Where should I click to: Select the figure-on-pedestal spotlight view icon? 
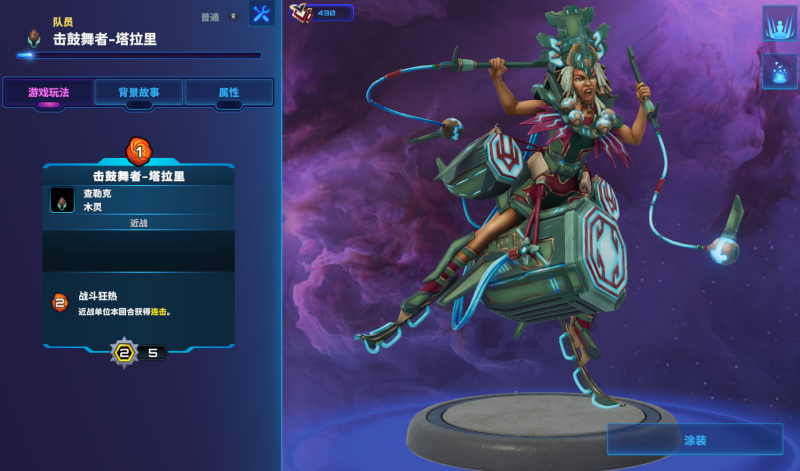779,23
